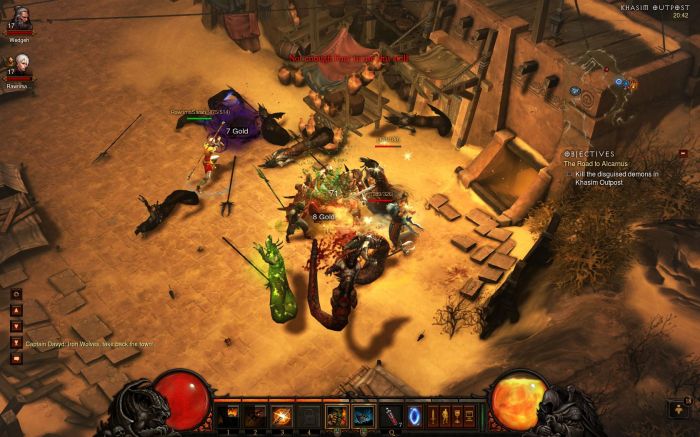Activate skill in action bar slot 1
700x437 pixels.
232,414
